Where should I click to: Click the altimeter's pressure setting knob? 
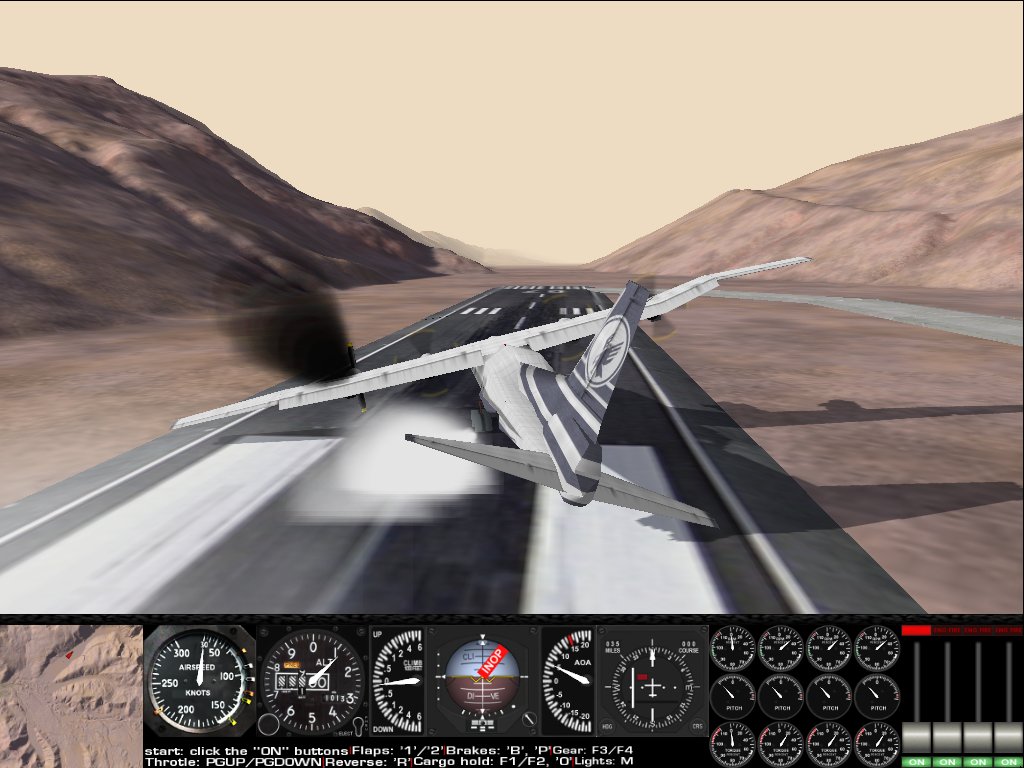click(268, 724)
